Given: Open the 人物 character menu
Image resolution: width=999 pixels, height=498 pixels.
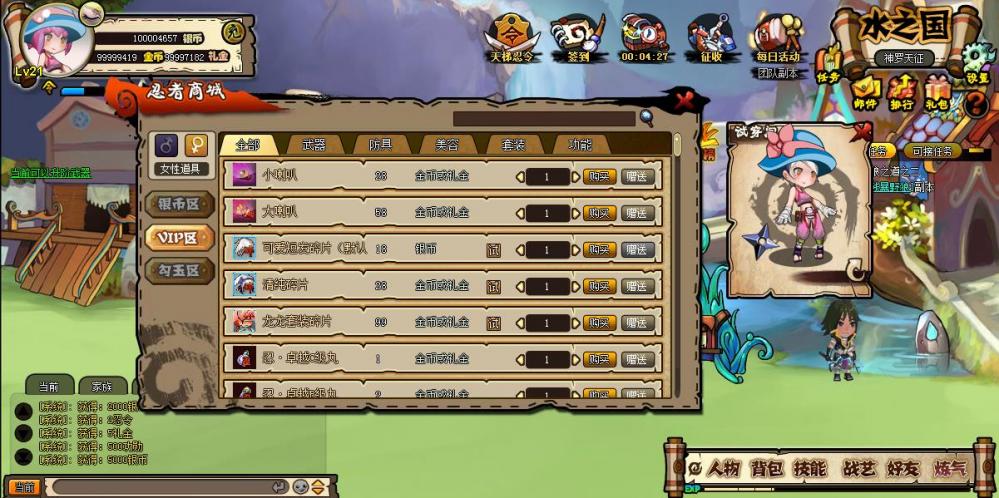Looking at the screenshot, I should coord(723,468).
